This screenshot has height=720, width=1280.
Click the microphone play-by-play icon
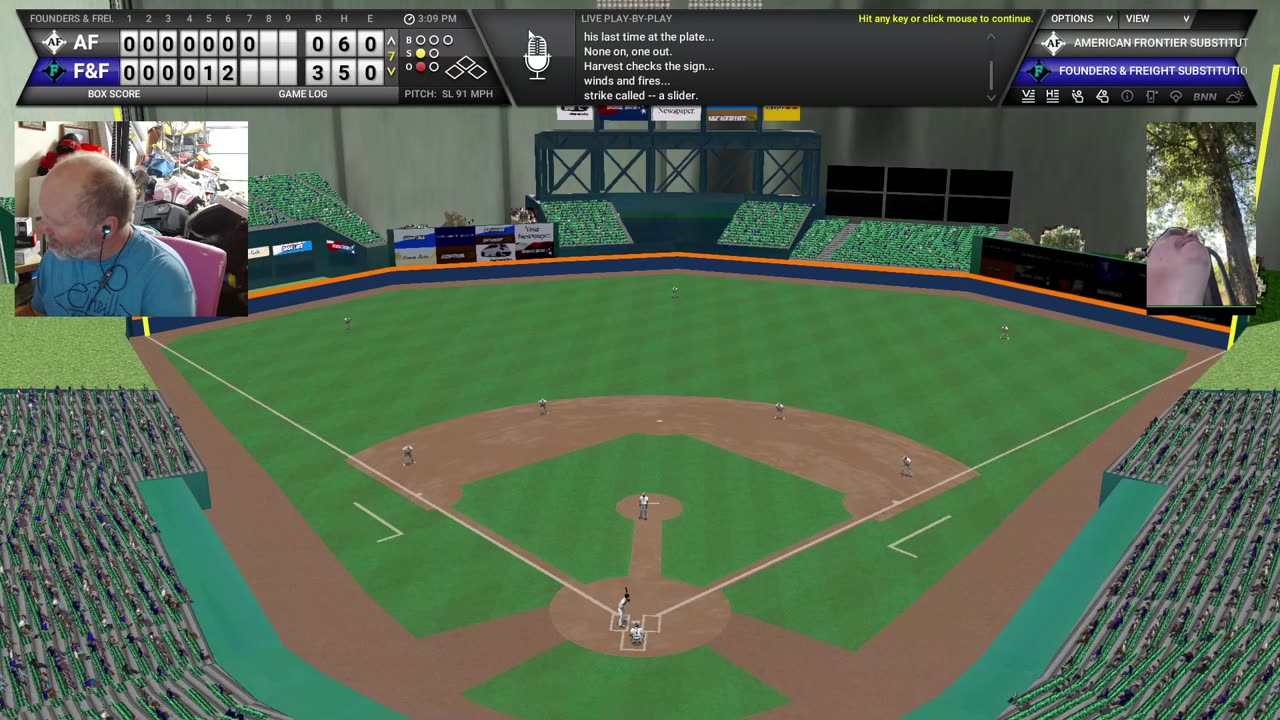537,55
